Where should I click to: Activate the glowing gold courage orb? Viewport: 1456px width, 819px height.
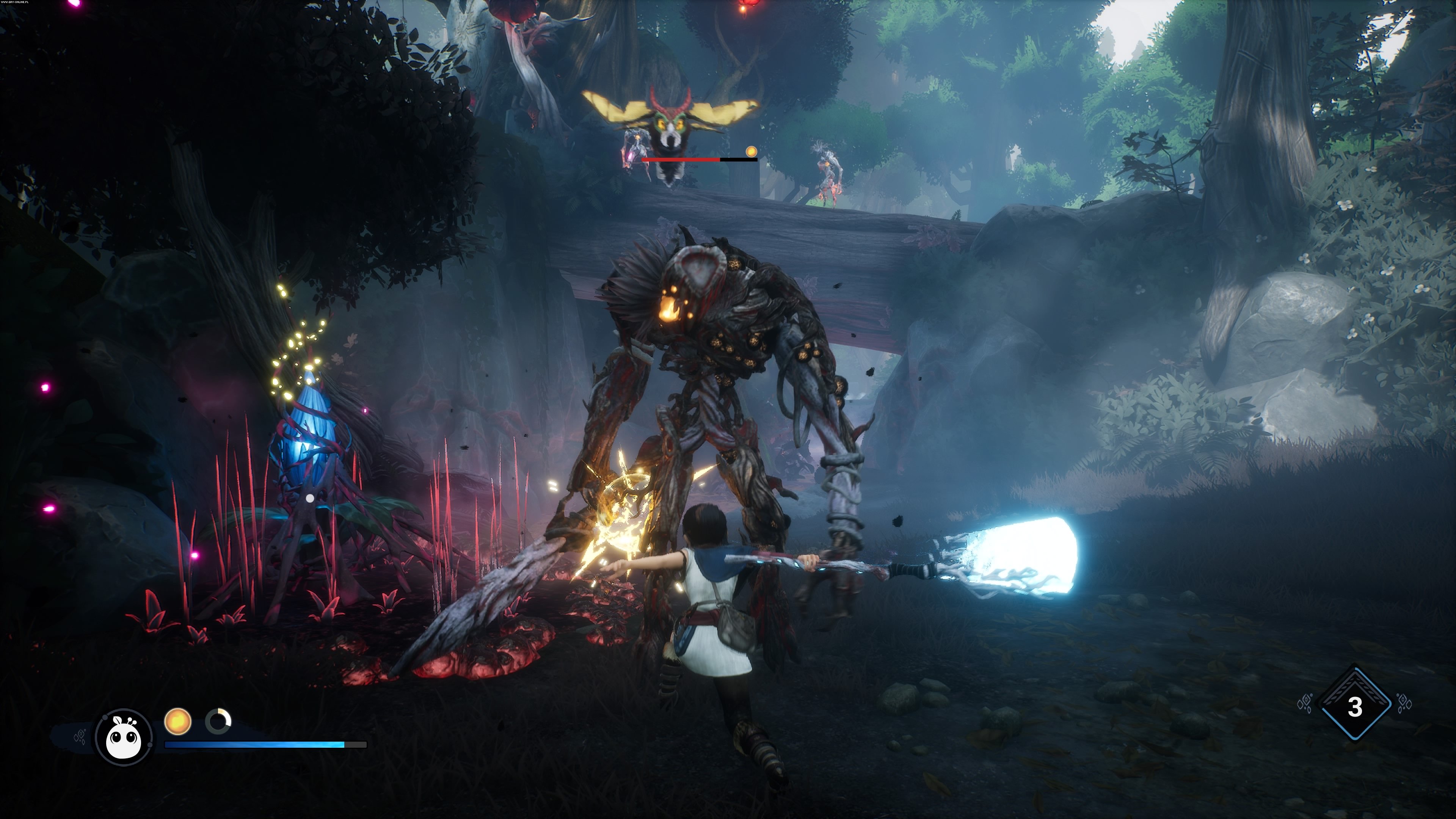pos(177,722)
